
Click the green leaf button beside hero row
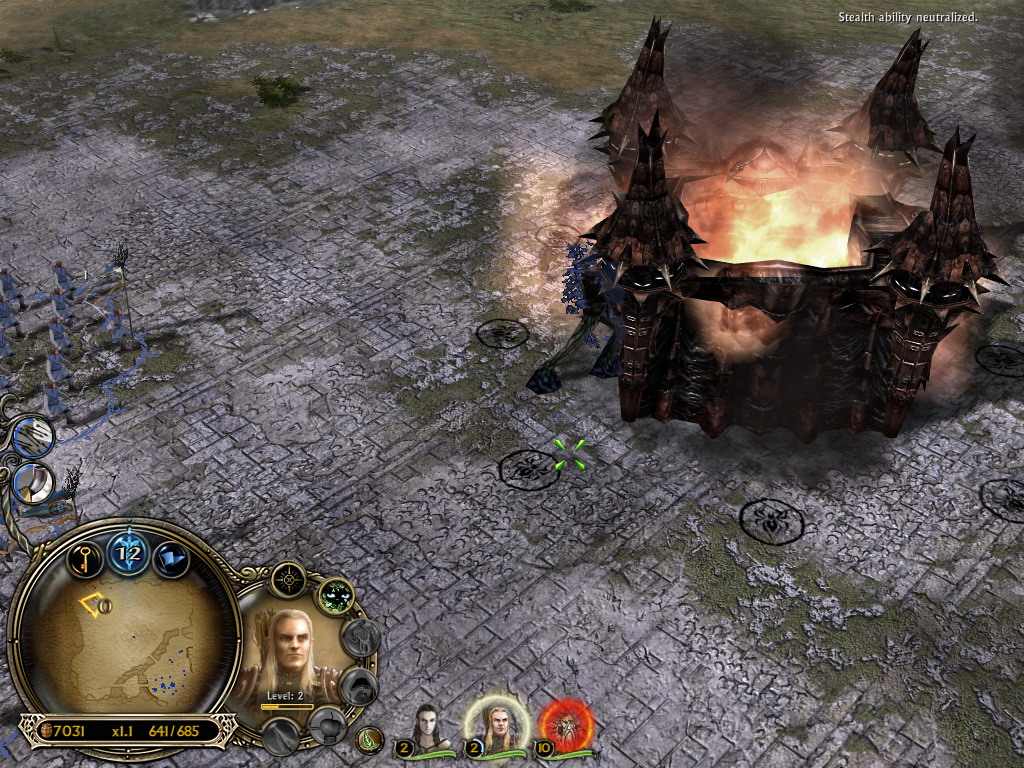coord(370,741)
